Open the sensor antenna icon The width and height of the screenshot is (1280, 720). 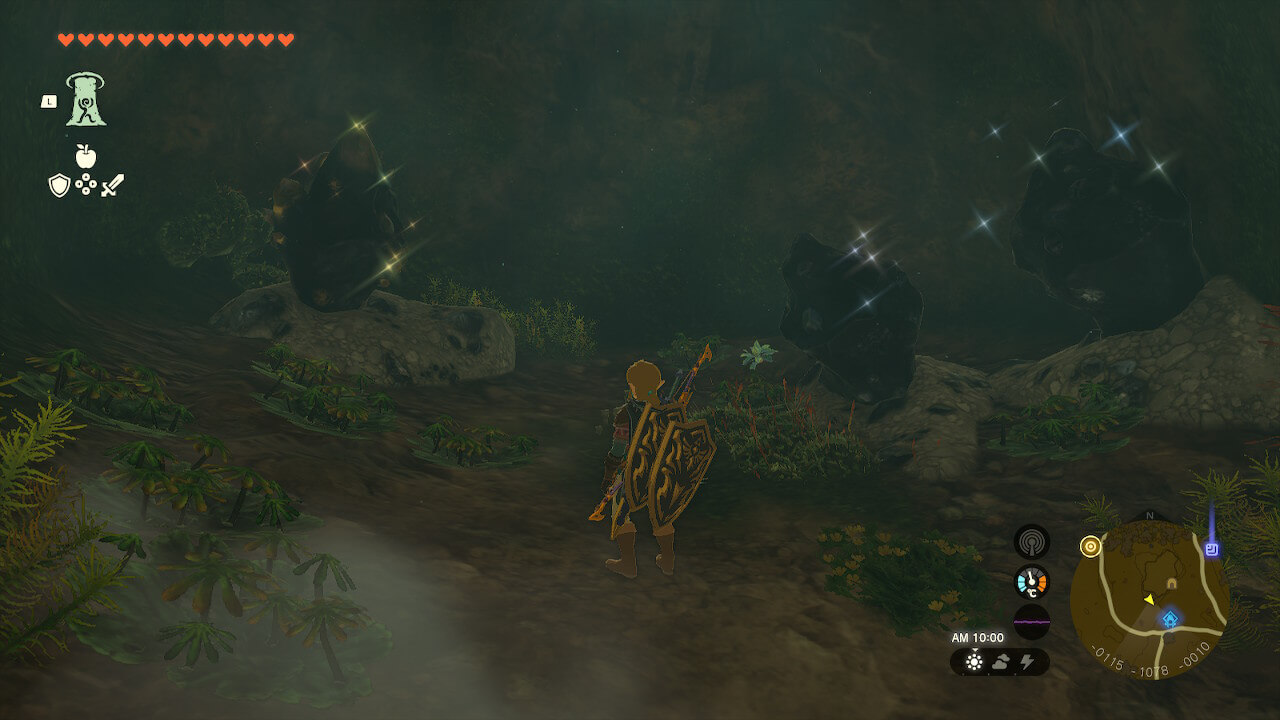coord(1031,542)
